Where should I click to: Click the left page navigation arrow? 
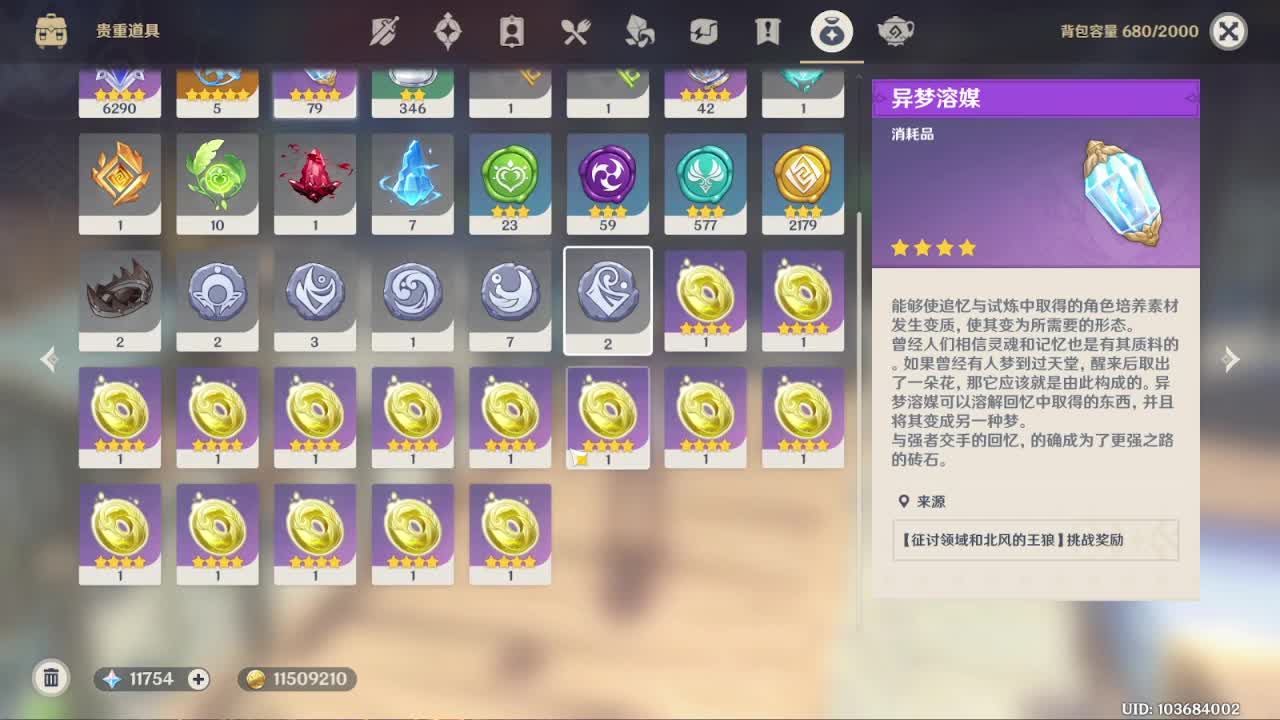47,358
